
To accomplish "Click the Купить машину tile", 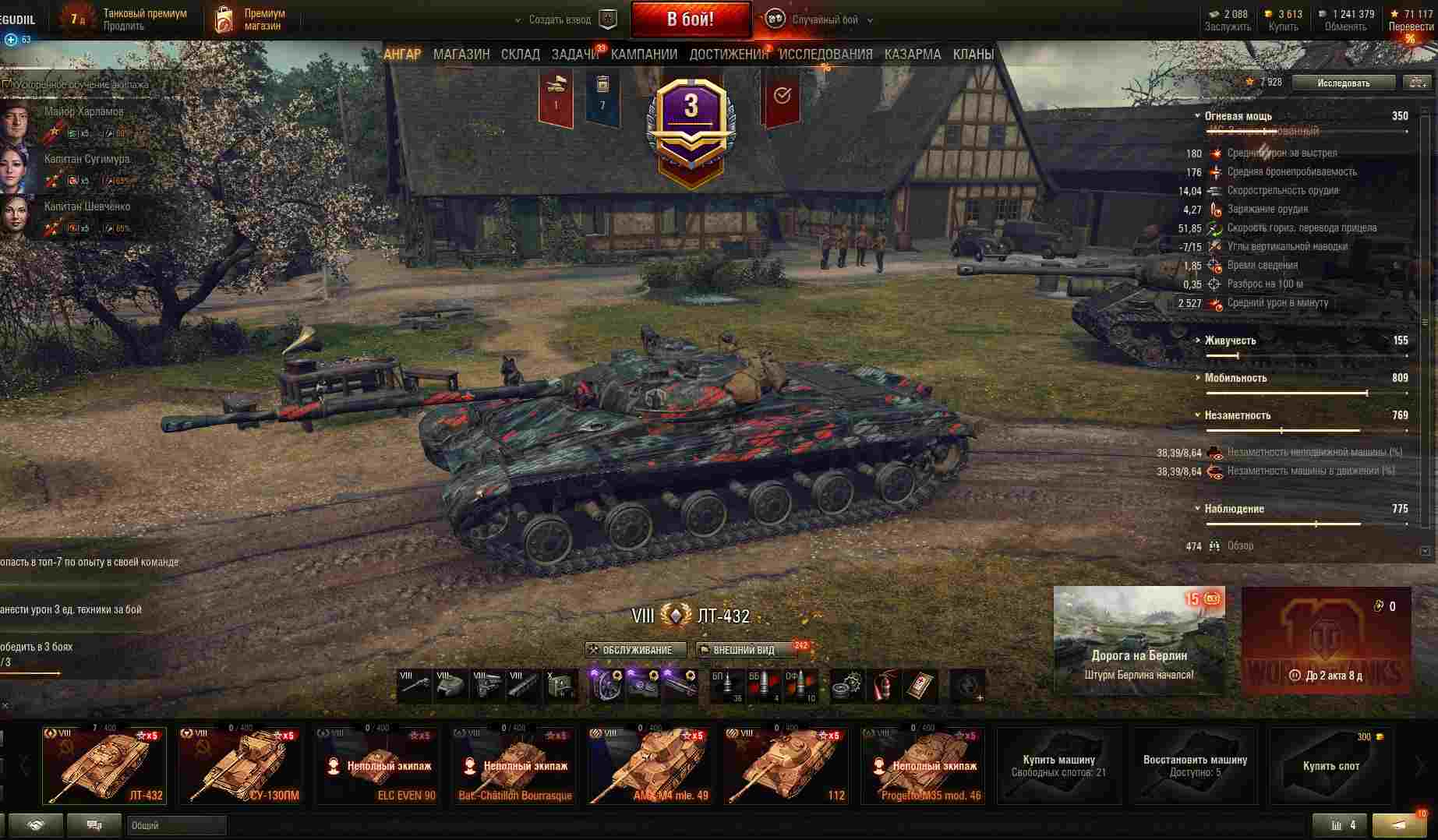I will point(1058,765).
